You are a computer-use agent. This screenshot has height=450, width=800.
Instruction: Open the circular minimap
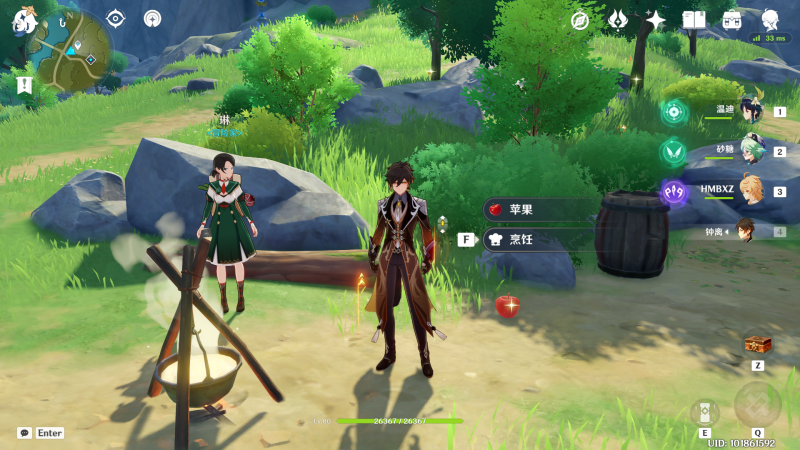click(68, 47)
